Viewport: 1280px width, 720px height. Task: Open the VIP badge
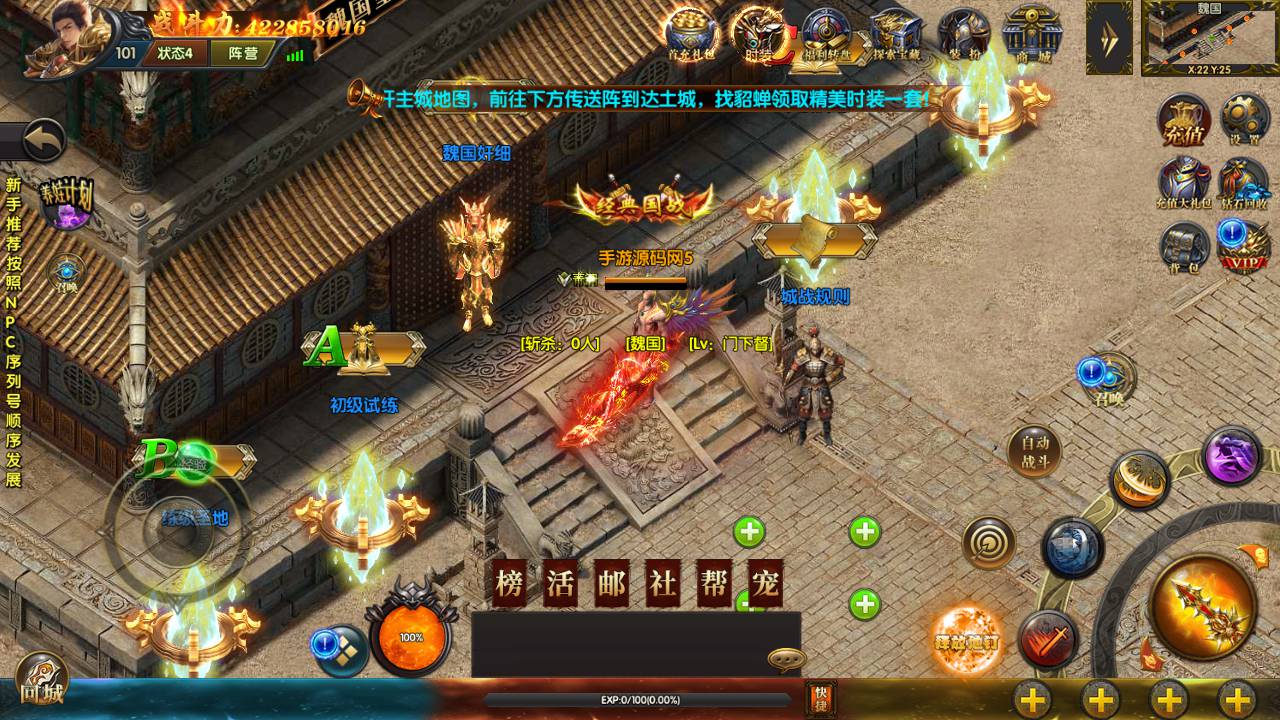(x=1243, y=245)
